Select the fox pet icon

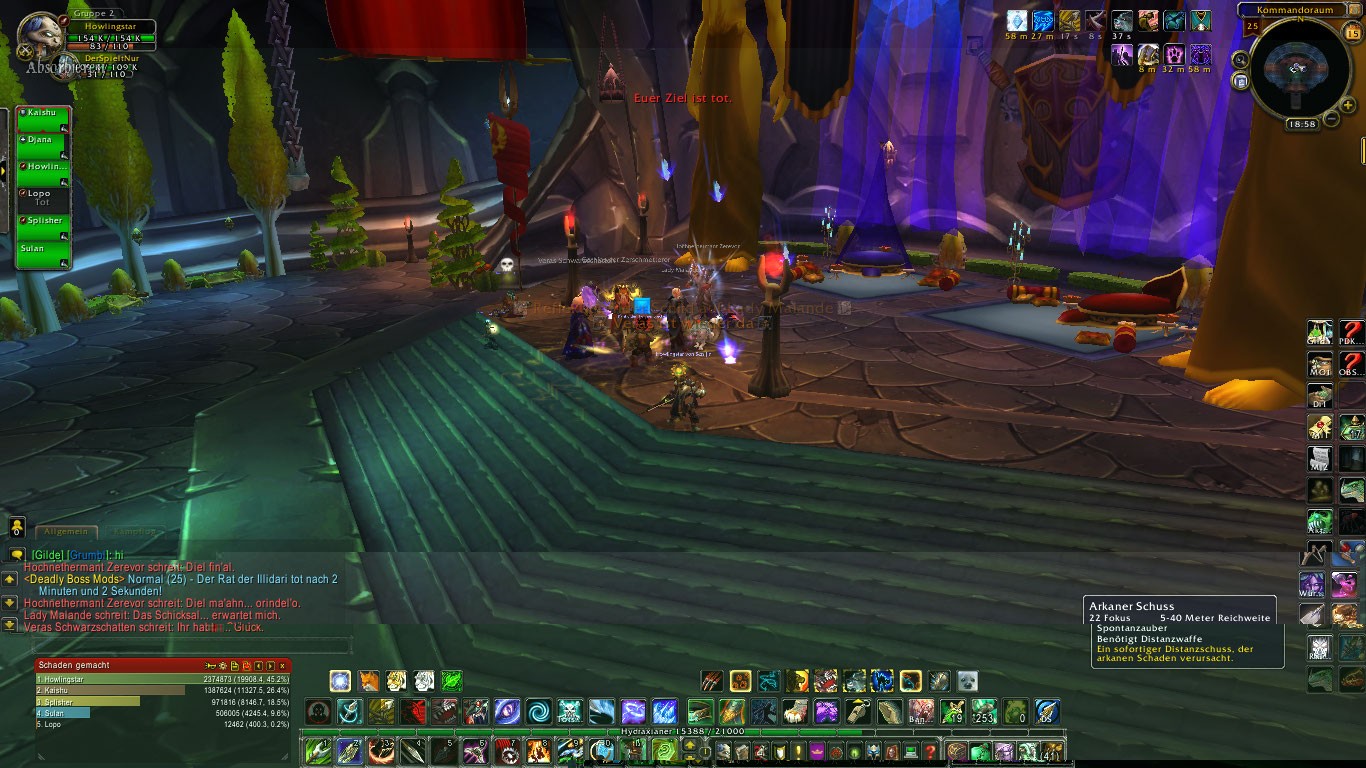369,682
